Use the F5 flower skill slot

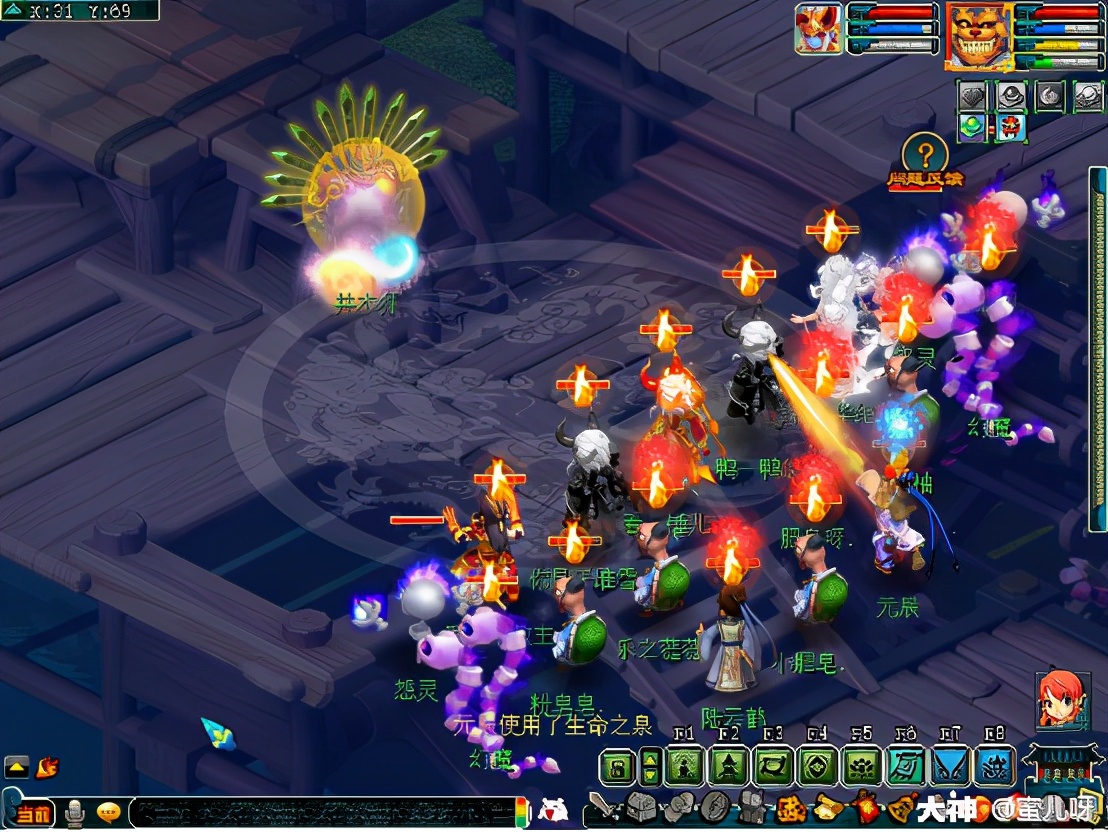click(861, 767)
